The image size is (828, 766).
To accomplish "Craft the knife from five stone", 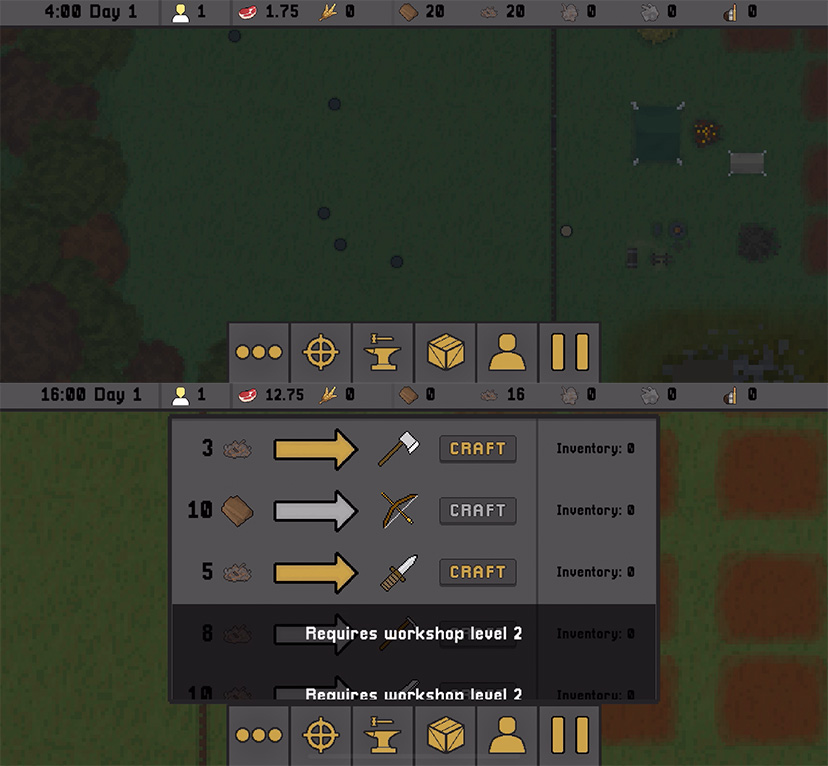I will click(x=478, y=572).
